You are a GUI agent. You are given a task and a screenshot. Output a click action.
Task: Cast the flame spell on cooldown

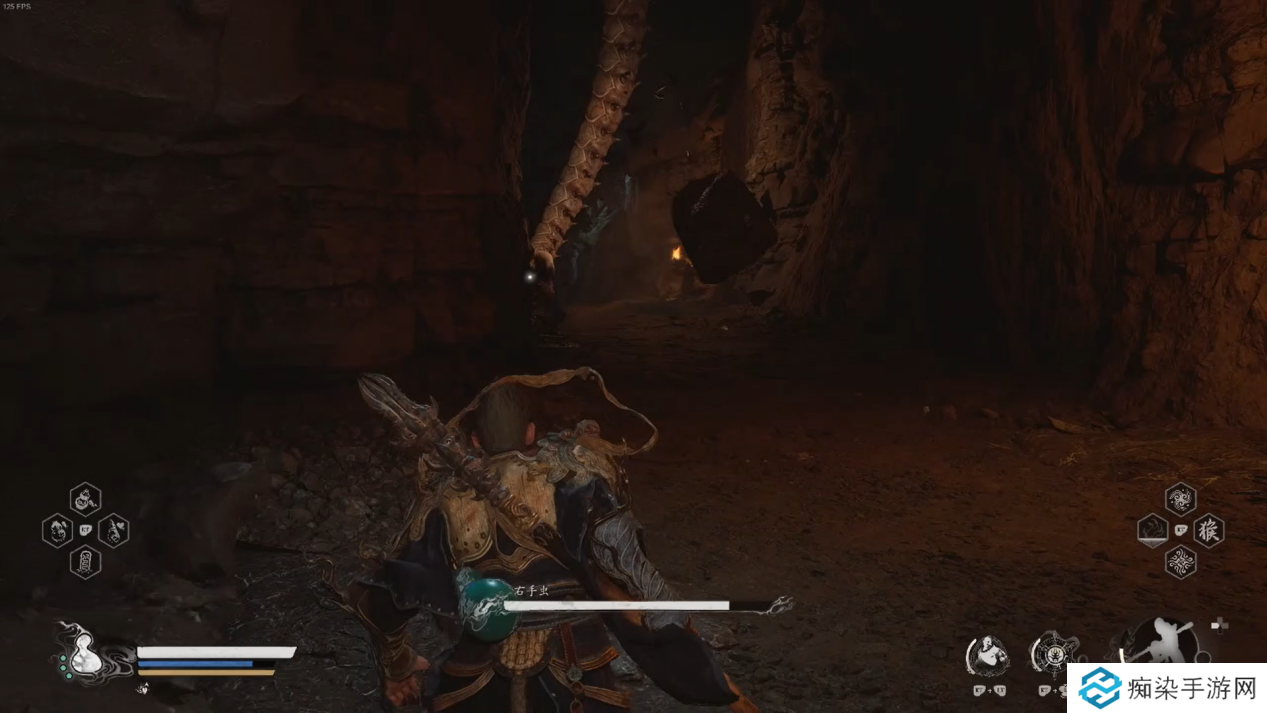(x=1153, y=530)
